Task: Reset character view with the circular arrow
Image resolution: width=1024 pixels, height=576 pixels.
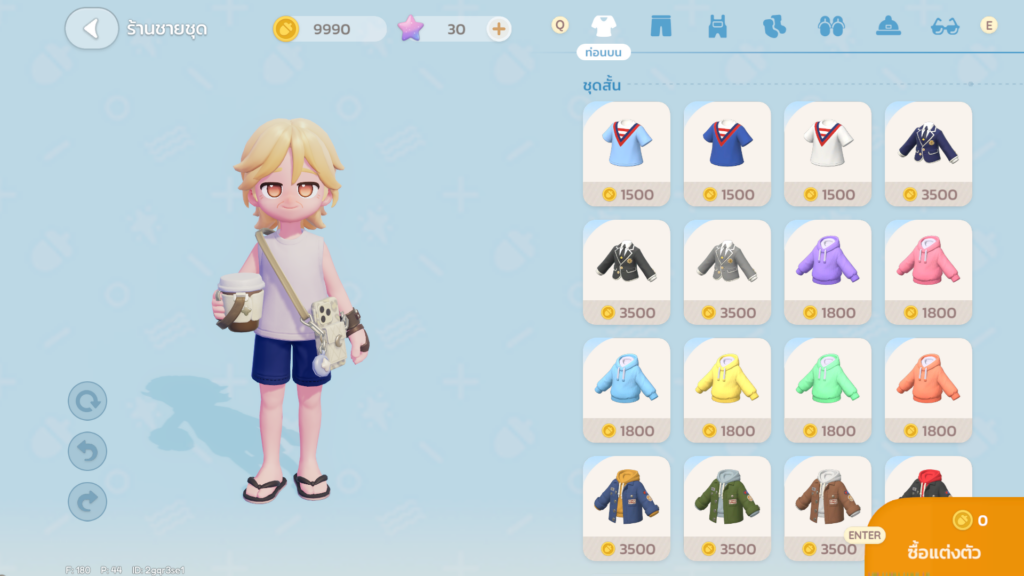Action: [x=87, y=402]
